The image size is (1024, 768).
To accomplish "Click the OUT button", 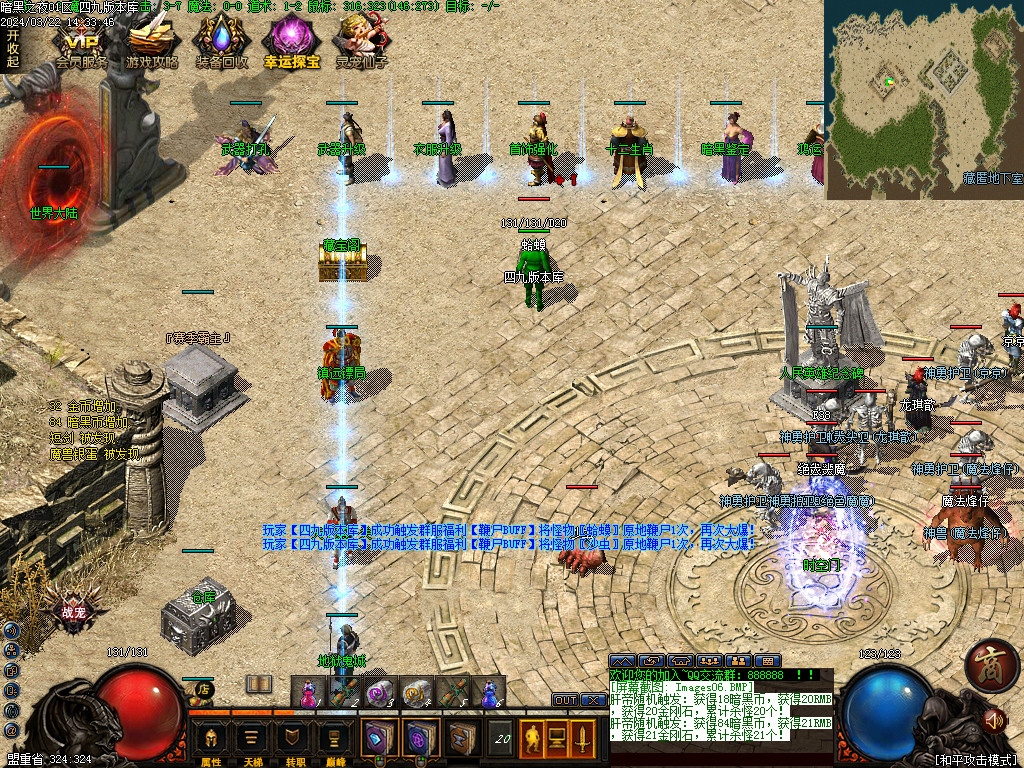I will (565, 700).
